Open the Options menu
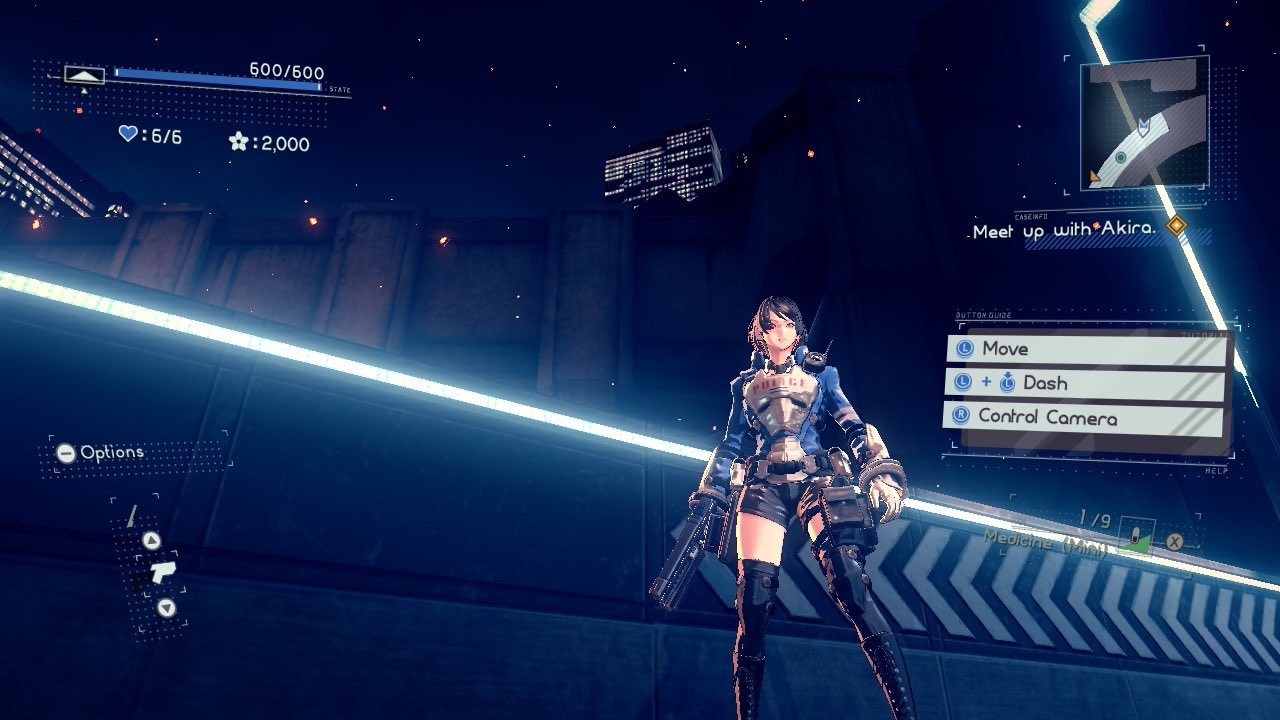1280x720 pixels. click(100, 453)
